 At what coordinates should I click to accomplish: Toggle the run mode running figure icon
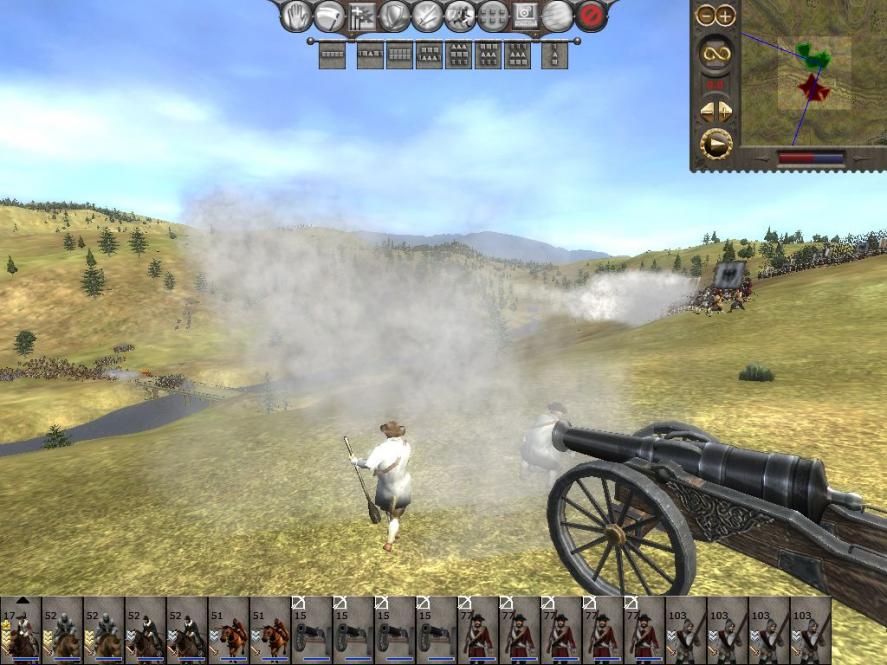click(459, 16)
